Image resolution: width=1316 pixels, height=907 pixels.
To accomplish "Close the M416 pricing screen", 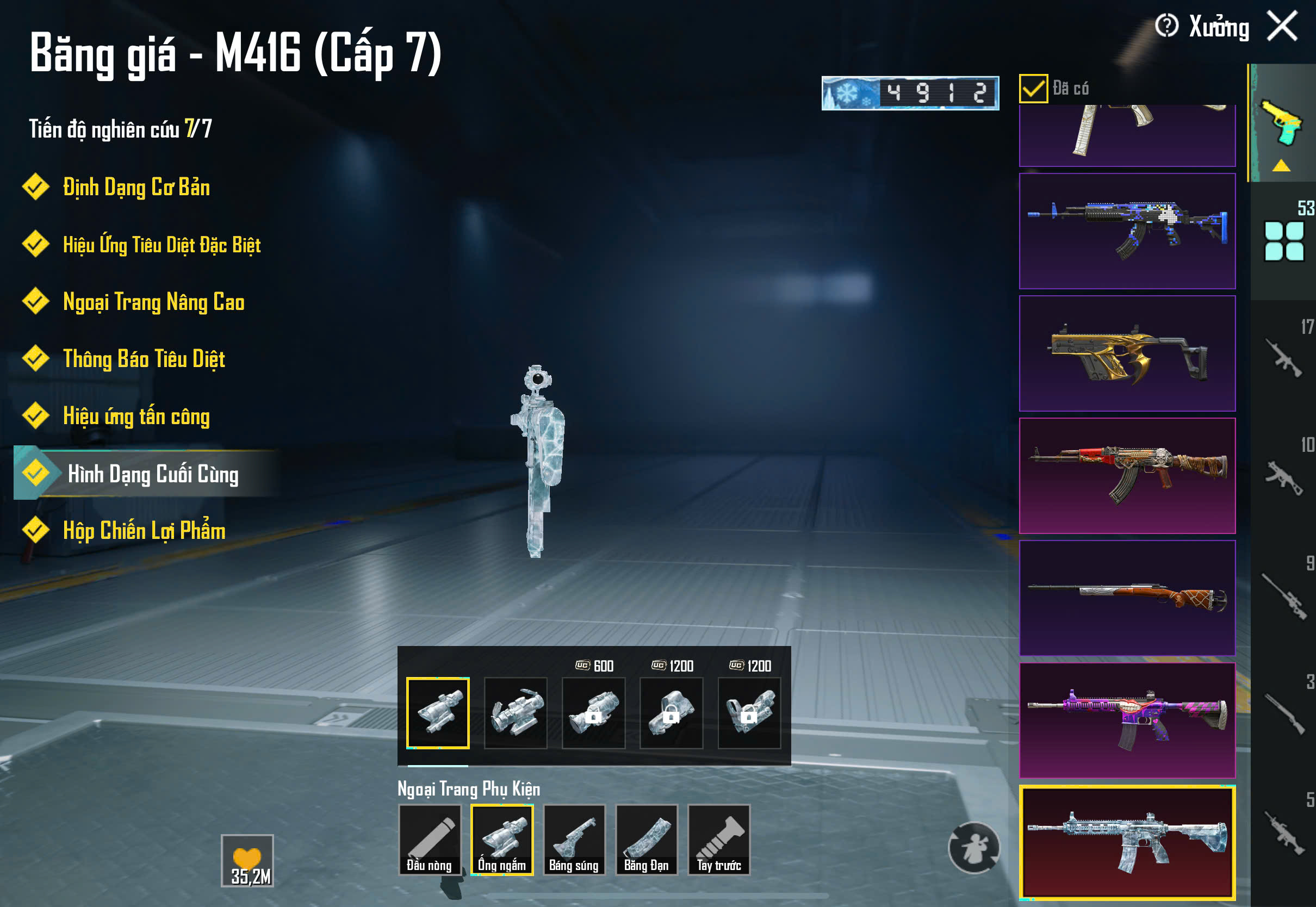I will click(x=1282, y=27).
